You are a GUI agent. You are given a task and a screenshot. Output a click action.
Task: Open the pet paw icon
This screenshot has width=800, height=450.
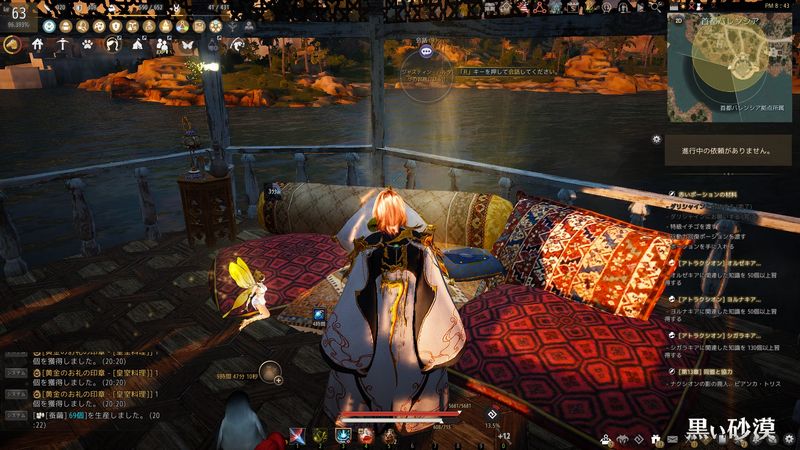tap(87, 45)
